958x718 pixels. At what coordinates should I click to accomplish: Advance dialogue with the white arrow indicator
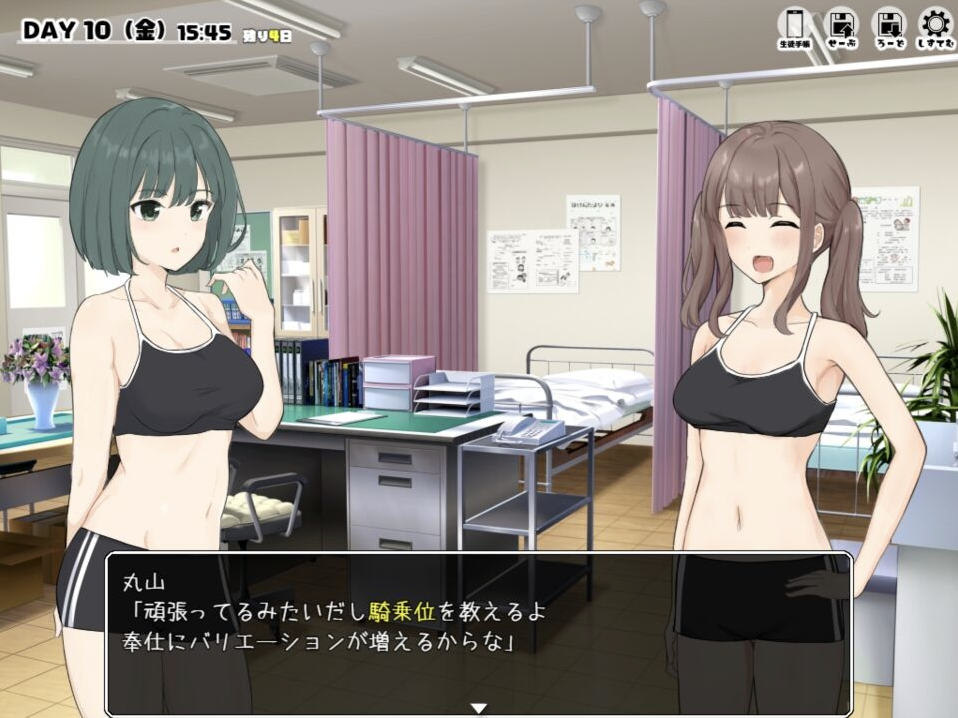[479, 708]
